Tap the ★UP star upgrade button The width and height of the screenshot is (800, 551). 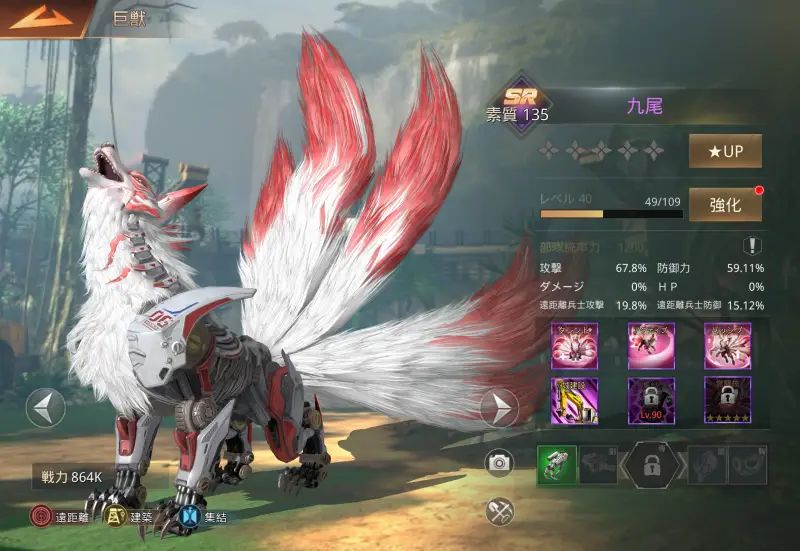(x=725, y=151)
